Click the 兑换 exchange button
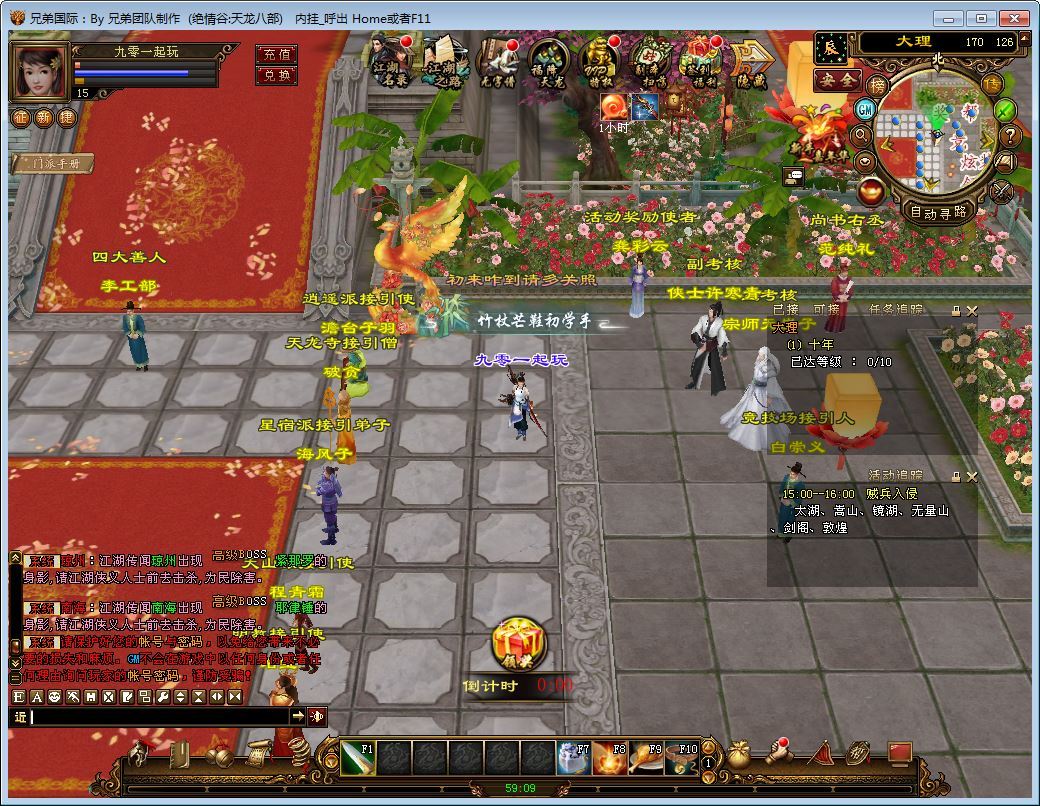 (x=276, y=75)
